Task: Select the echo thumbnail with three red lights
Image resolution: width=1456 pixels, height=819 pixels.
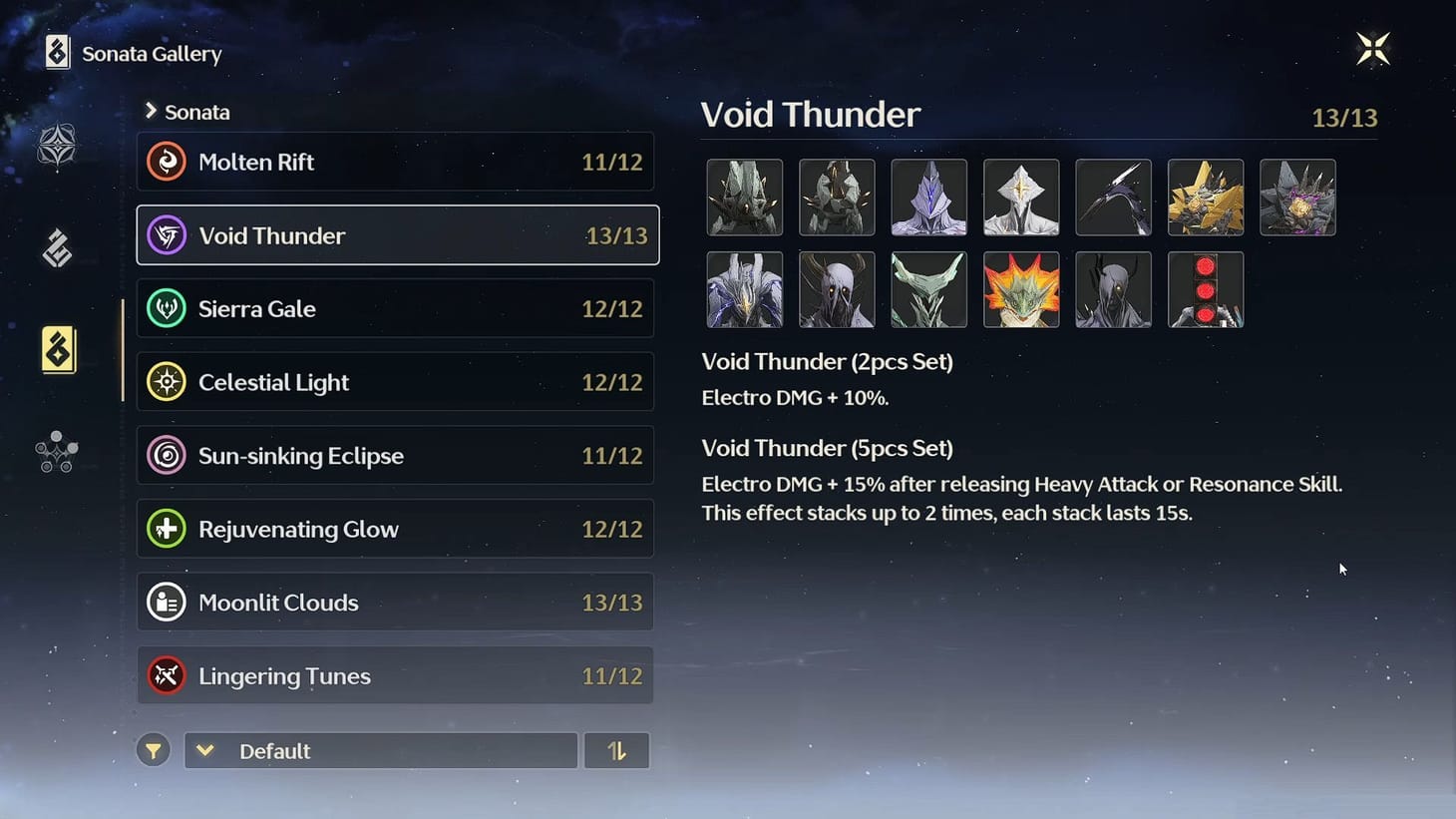Action: pos(1206,289)
